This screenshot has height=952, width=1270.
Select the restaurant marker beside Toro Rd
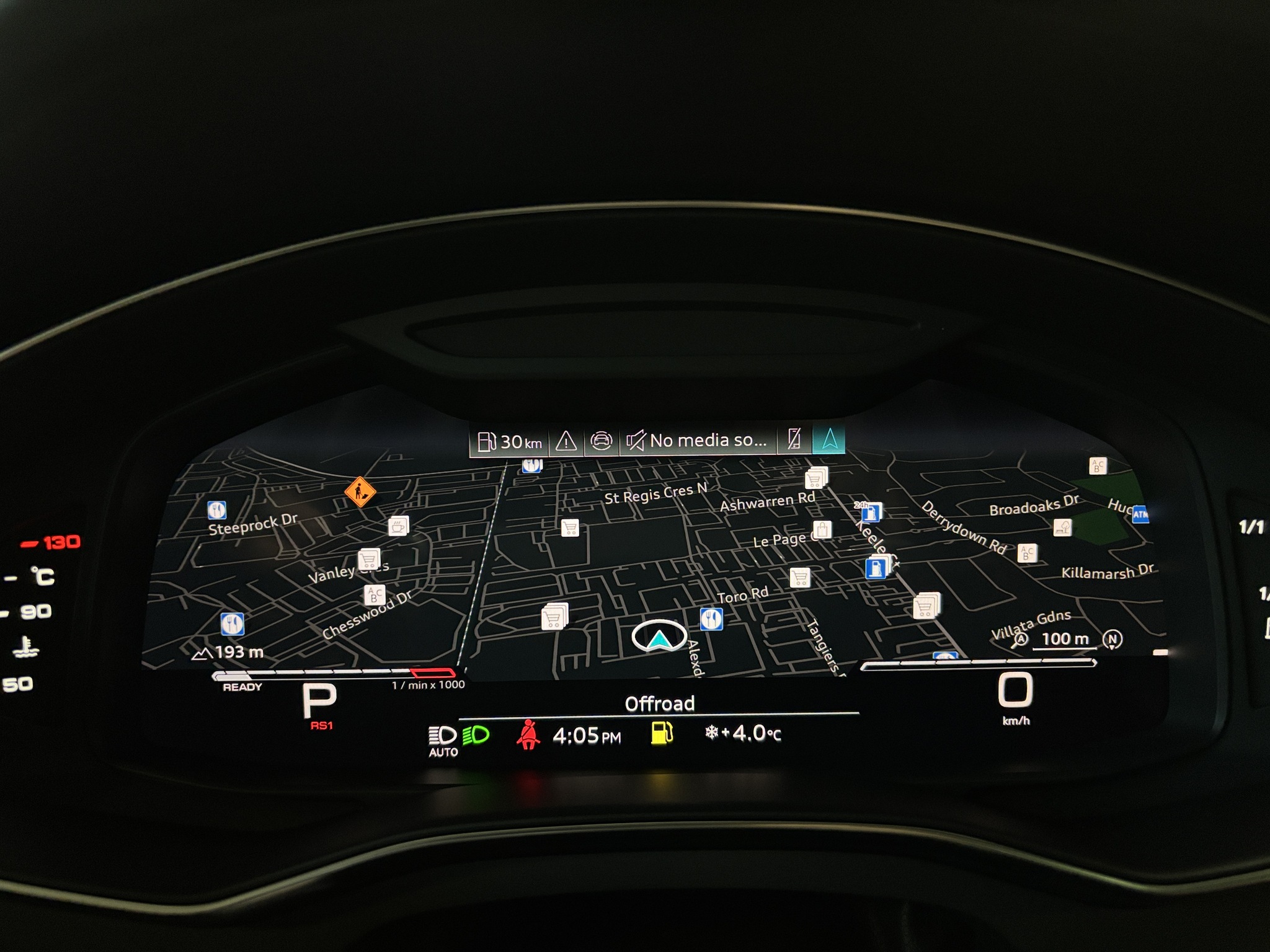(711, 618)
